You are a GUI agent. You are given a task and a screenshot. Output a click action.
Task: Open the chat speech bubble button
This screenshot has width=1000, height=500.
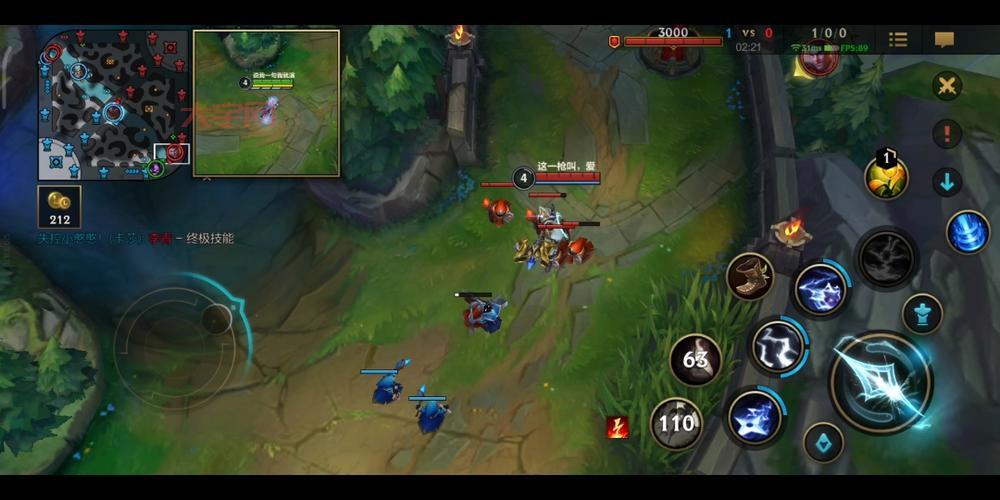944,40
